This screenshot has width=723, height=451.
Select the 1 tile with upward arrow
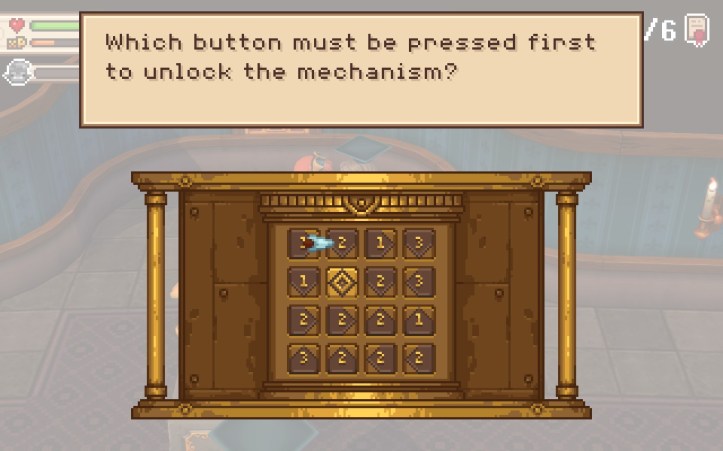point(419,320)
